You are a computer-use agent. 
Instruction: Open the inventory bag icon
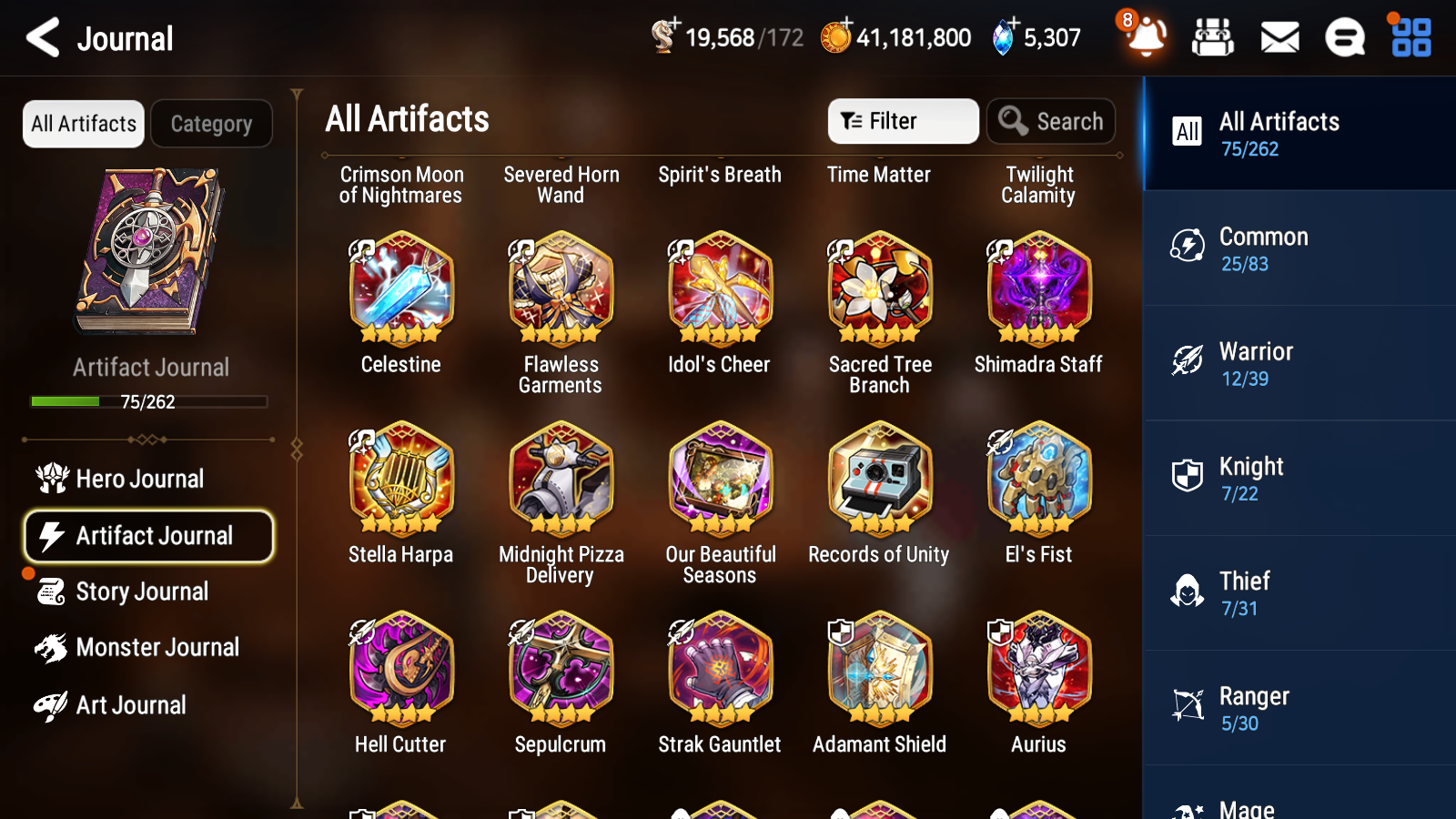(1213, 37)
